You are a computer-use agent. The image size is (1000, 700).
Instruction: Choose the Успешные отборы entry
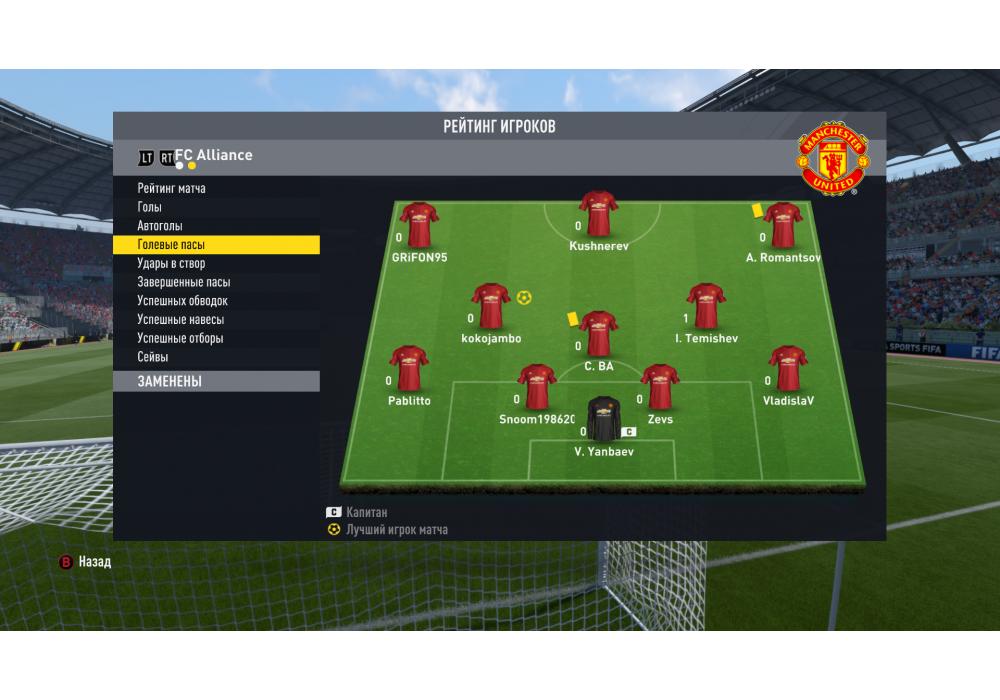(x=181, y=338)
